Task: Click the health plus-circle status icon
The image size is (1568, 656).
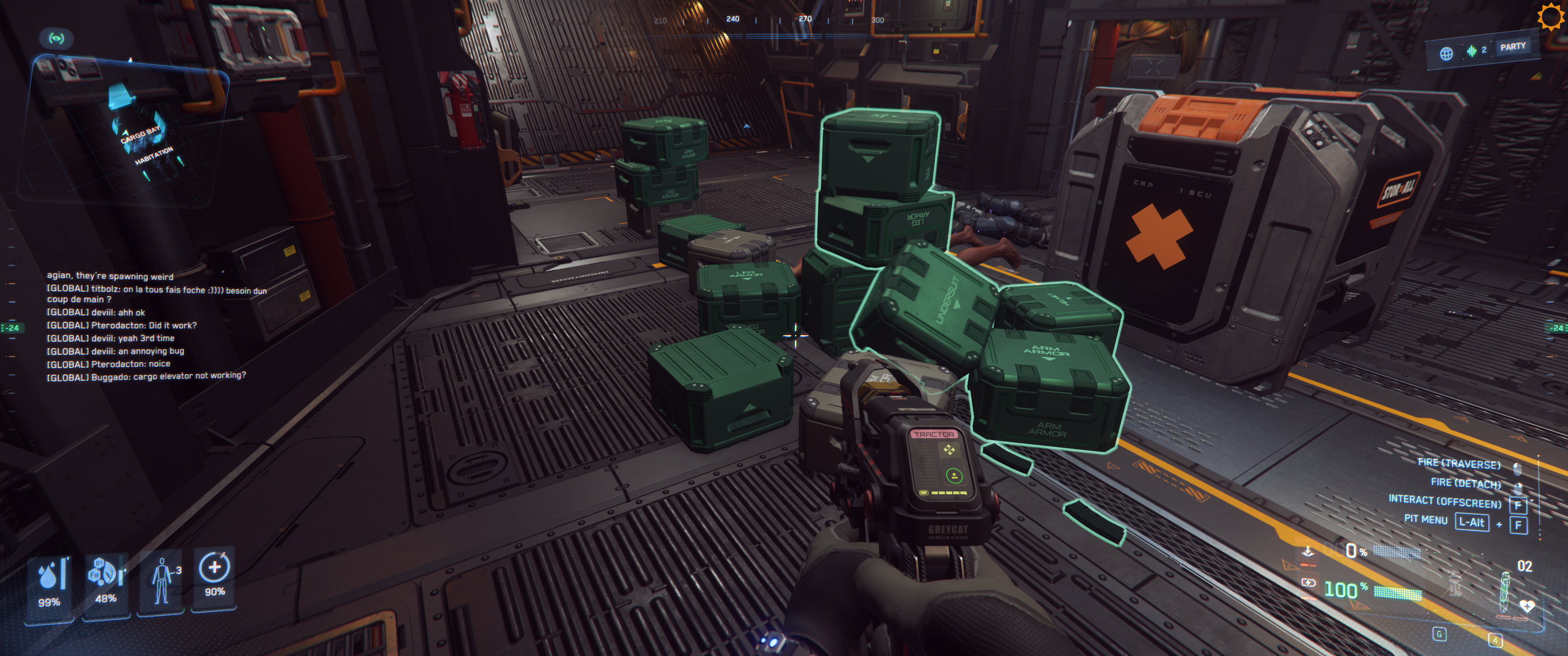Action: pyautogui.click(x=214, y=568)
